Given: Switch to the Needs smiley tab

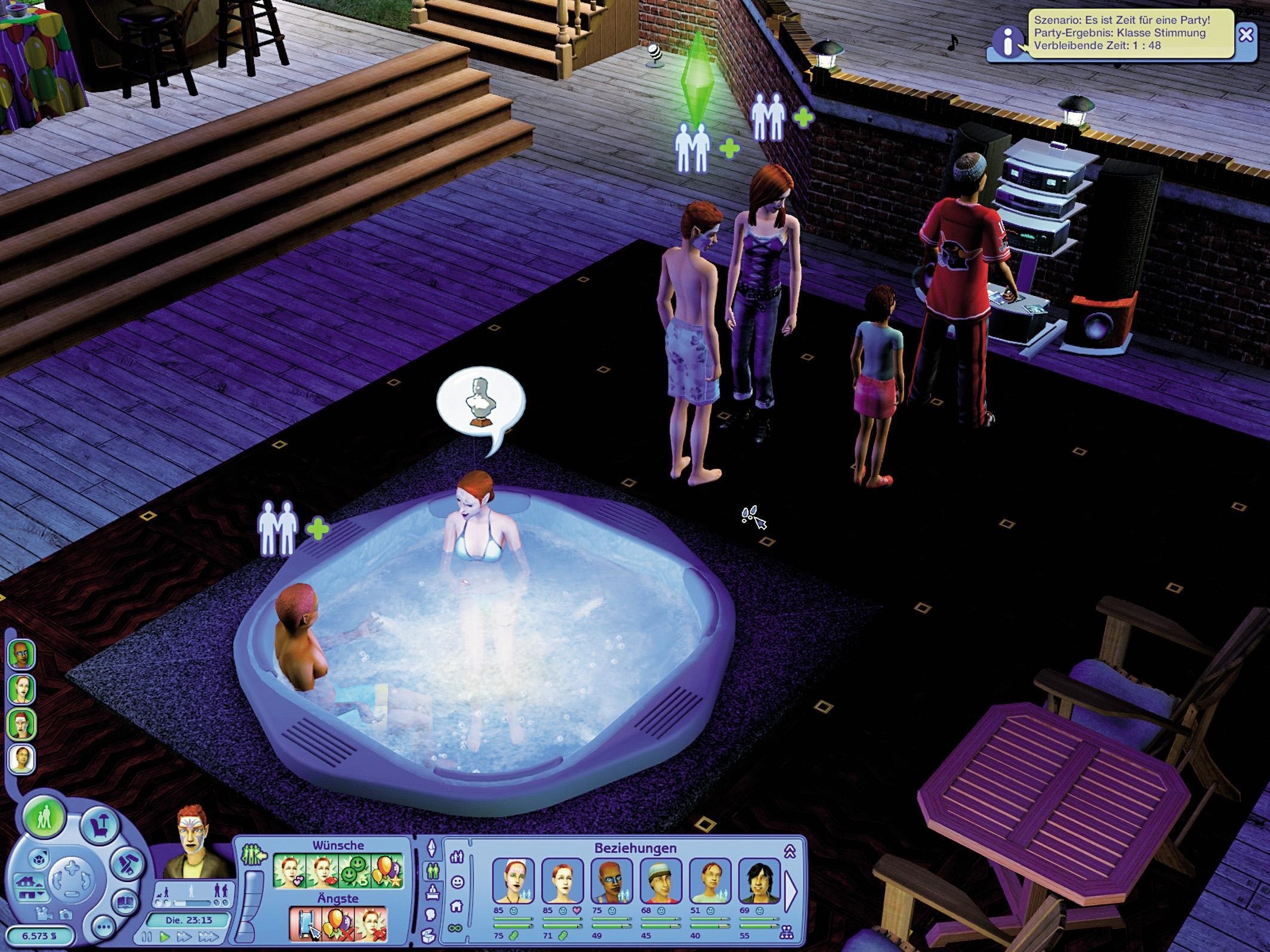Looking at the screenshot, I should 457,883.
